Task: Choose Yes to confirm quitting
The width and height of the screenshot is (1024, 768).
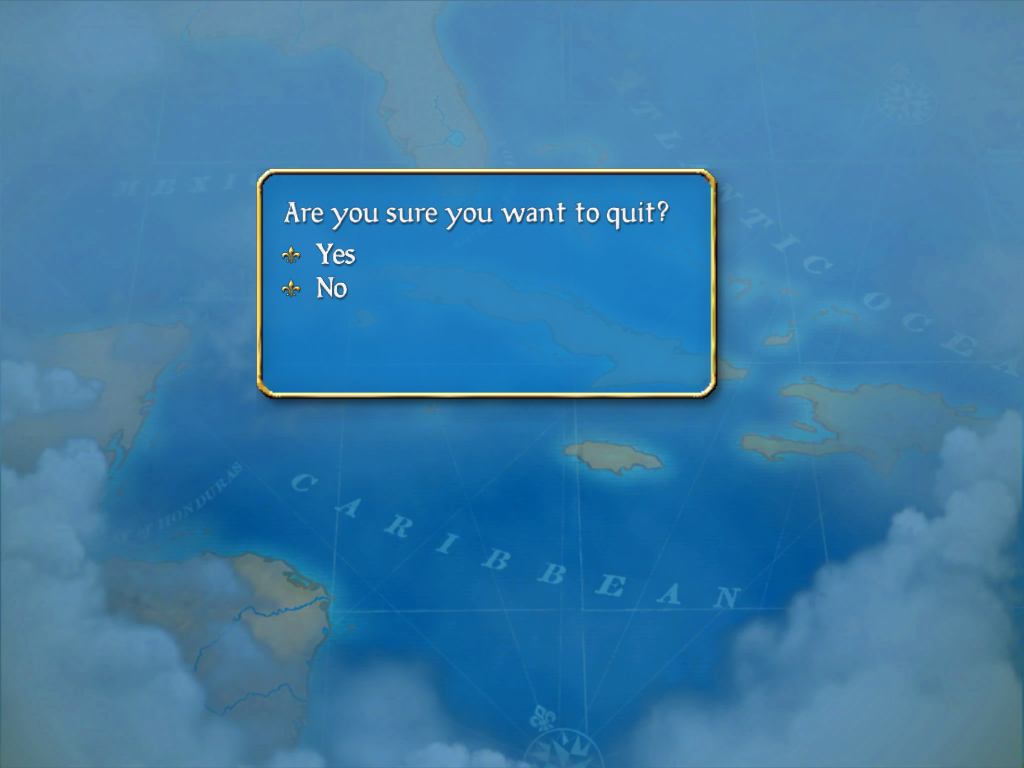Action: coord(335,254)
